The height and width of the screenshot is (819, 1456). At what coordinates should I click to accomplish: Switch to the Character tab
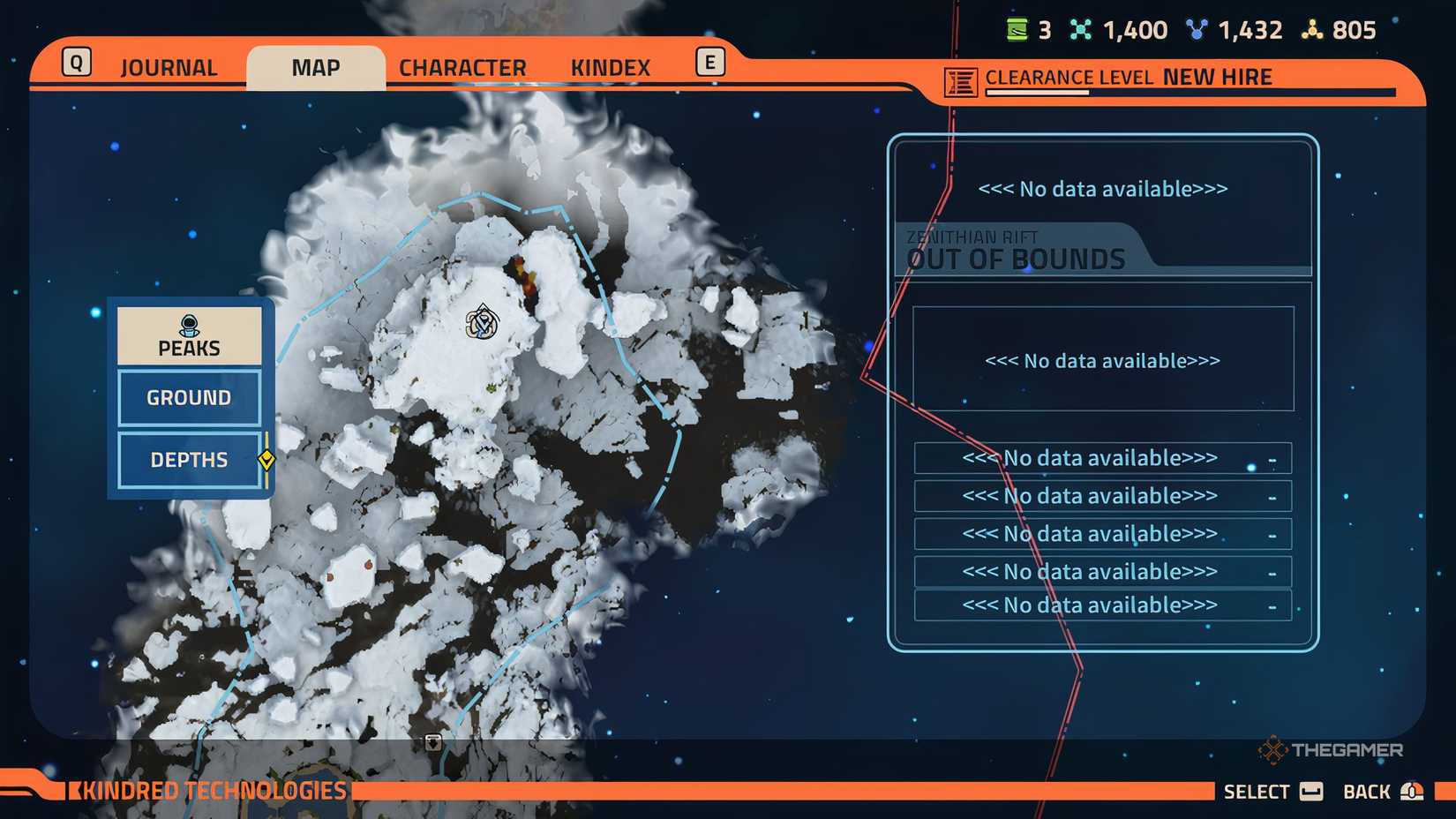click(x=462, y=67)
